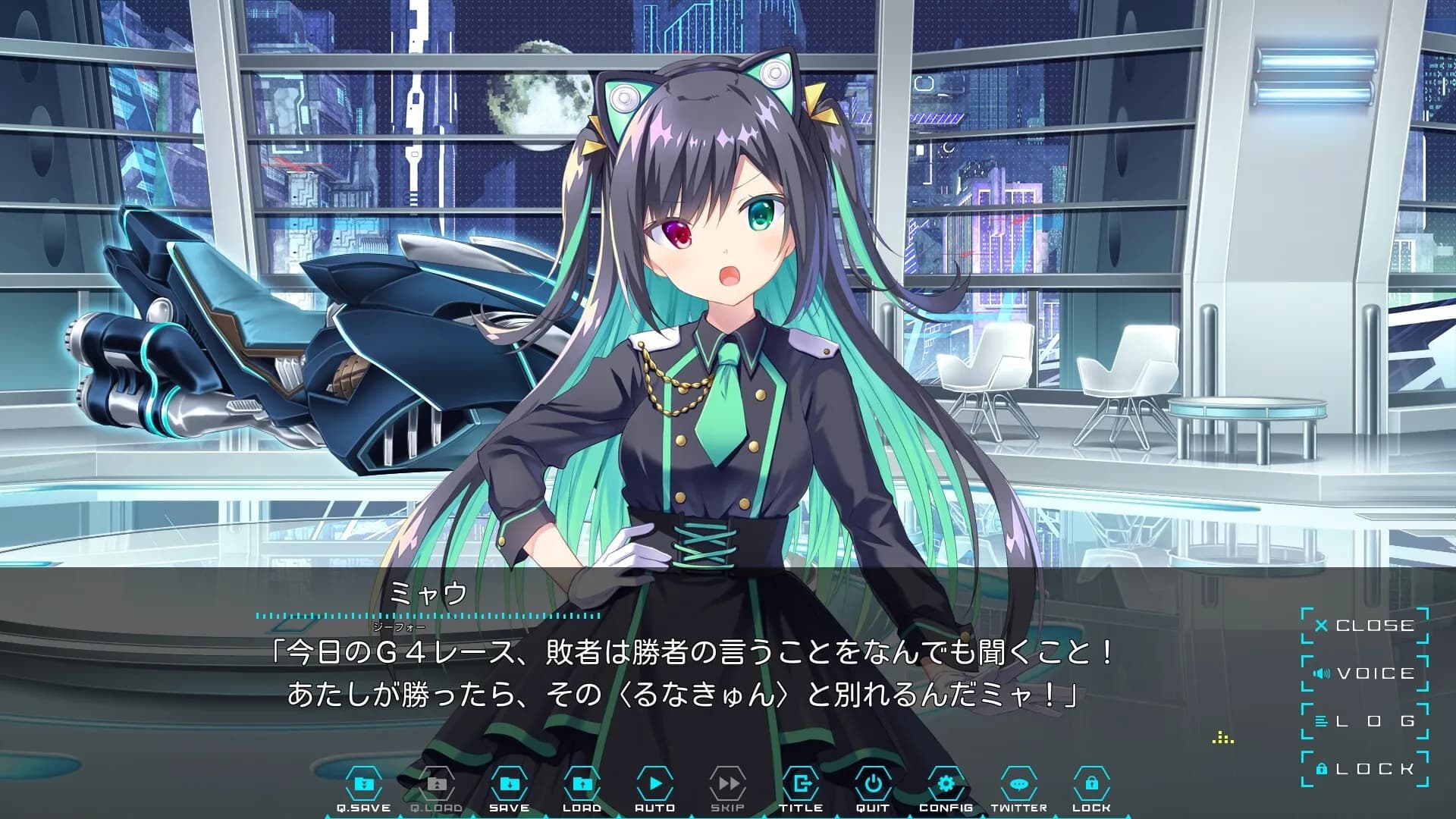
Task: Open the SAVE screen icon
Action: pos(509,785)
